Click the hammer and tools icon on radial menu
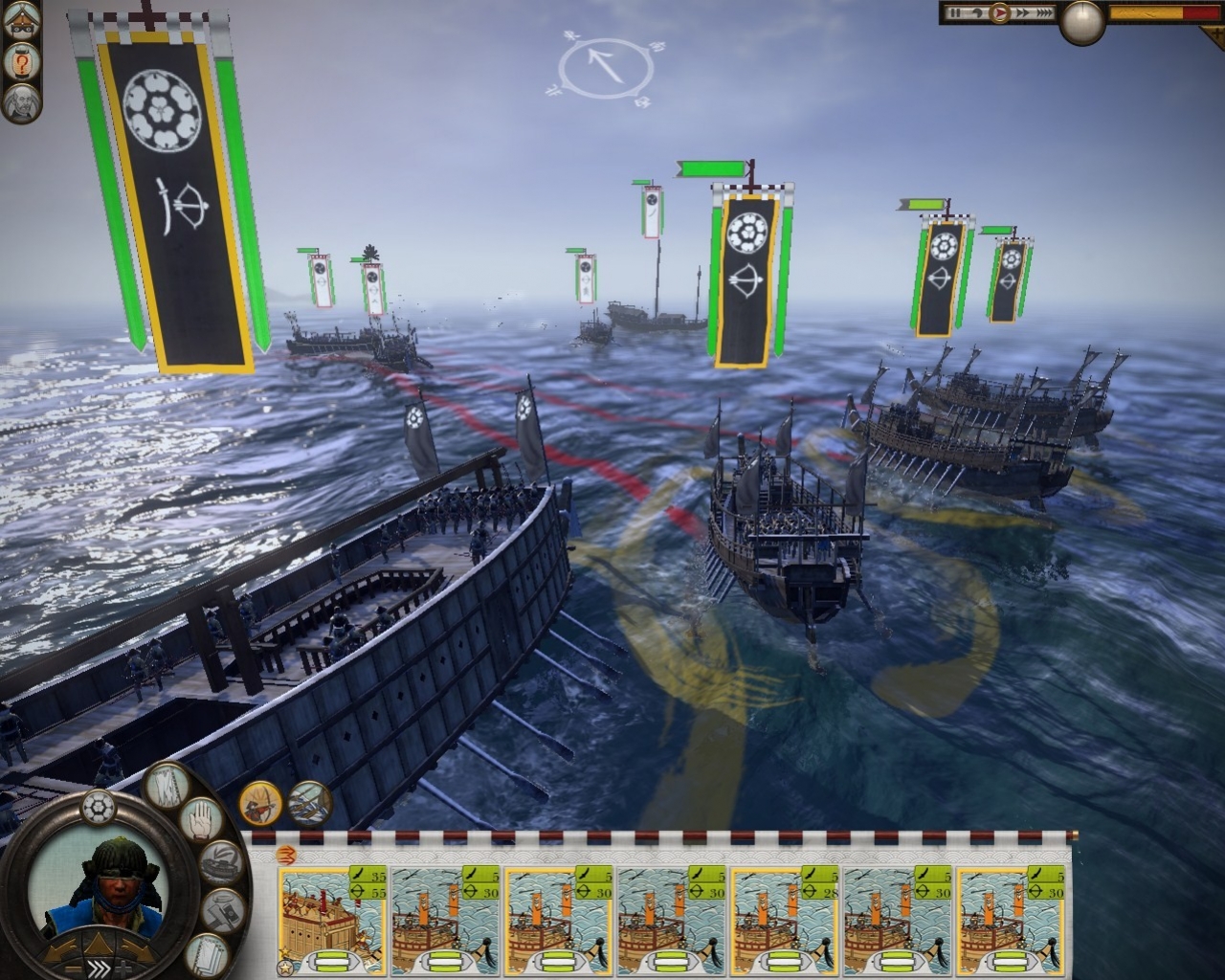Screen dimensions: 1225x980 click(223, 909)
